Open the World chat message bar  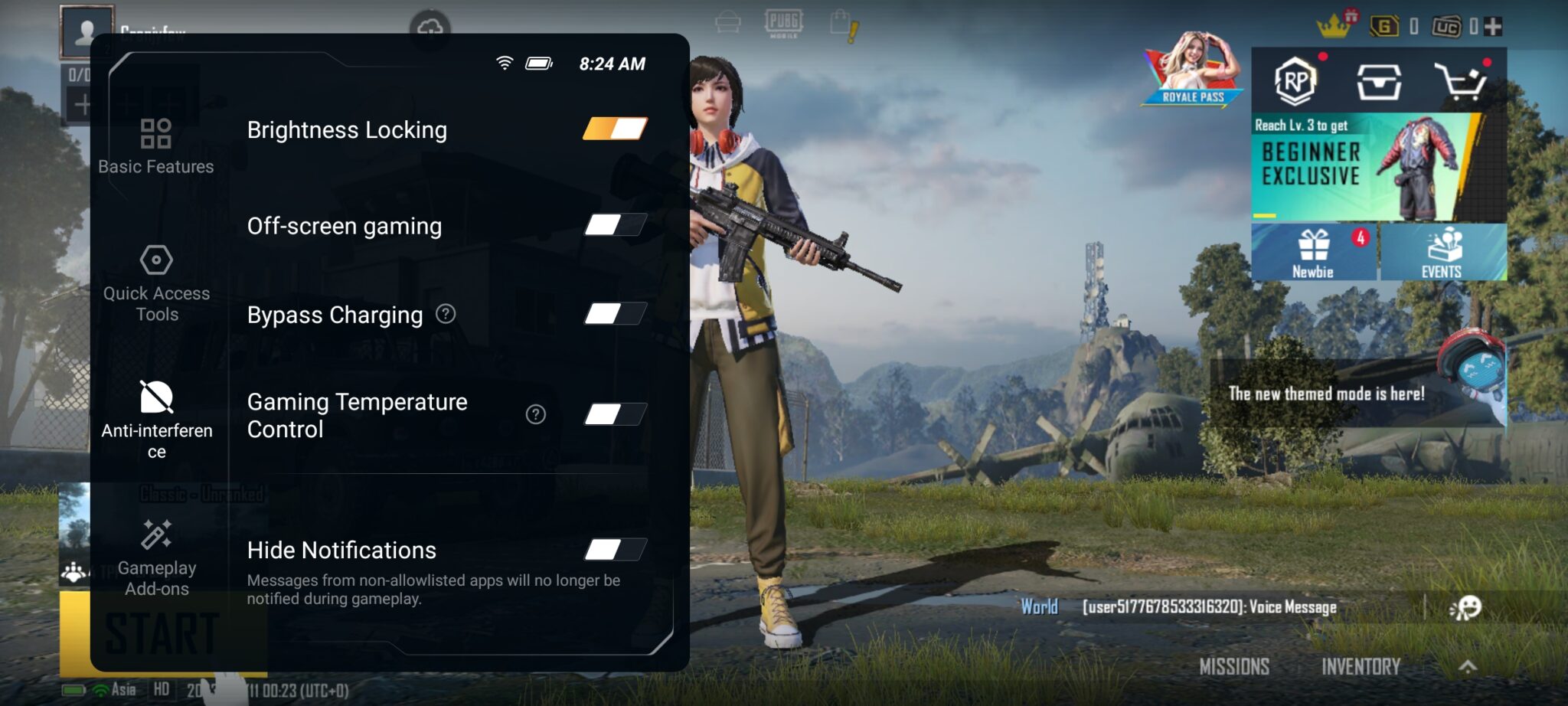[x=1210, y=607]
